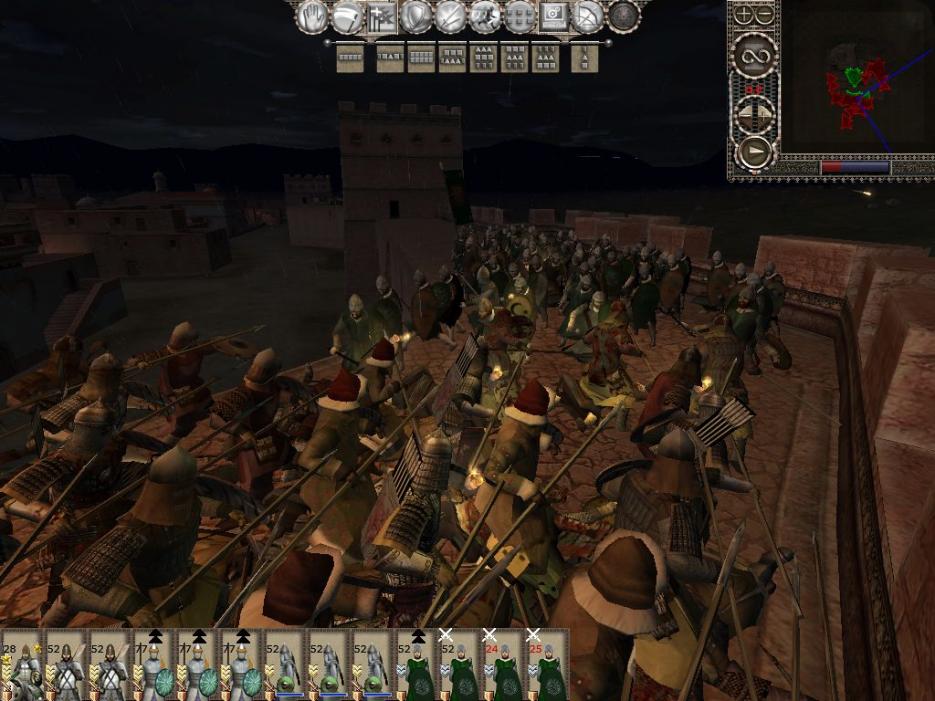Click the halt order hand icon
Screen dimensions: 935x701
[312, 16]
